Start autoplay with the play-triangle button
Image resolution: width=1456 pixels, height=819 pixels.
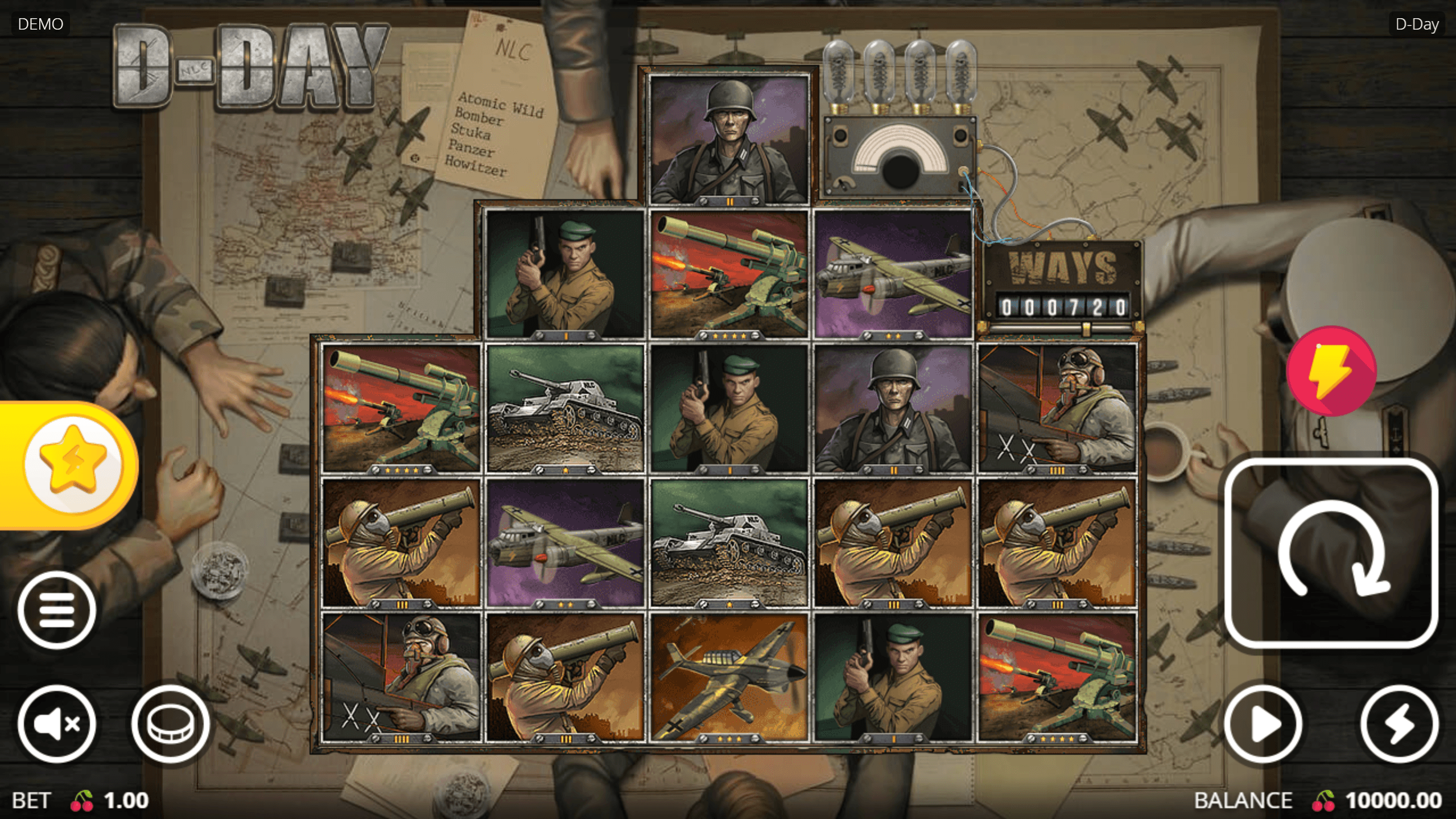click(1263, 724)
